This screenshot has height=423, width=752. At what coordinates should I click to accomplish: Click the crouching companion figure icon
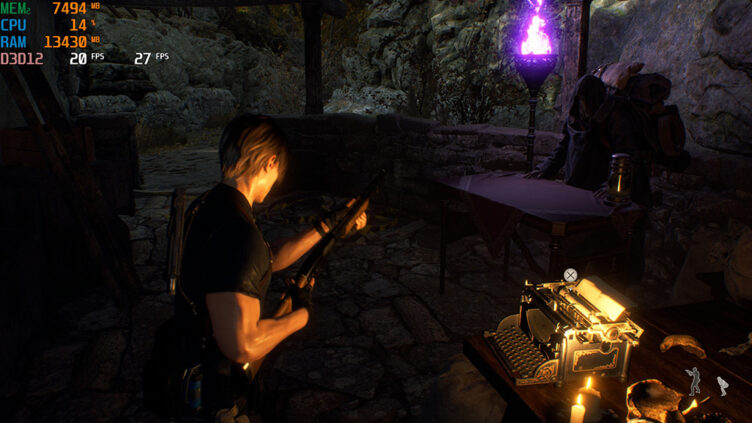pyautogui.click(x=722, y=386)
